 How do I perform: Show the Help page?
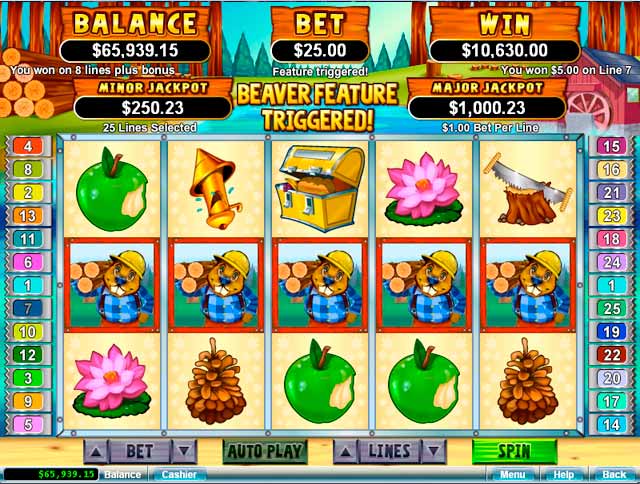(x=564, y=474)
